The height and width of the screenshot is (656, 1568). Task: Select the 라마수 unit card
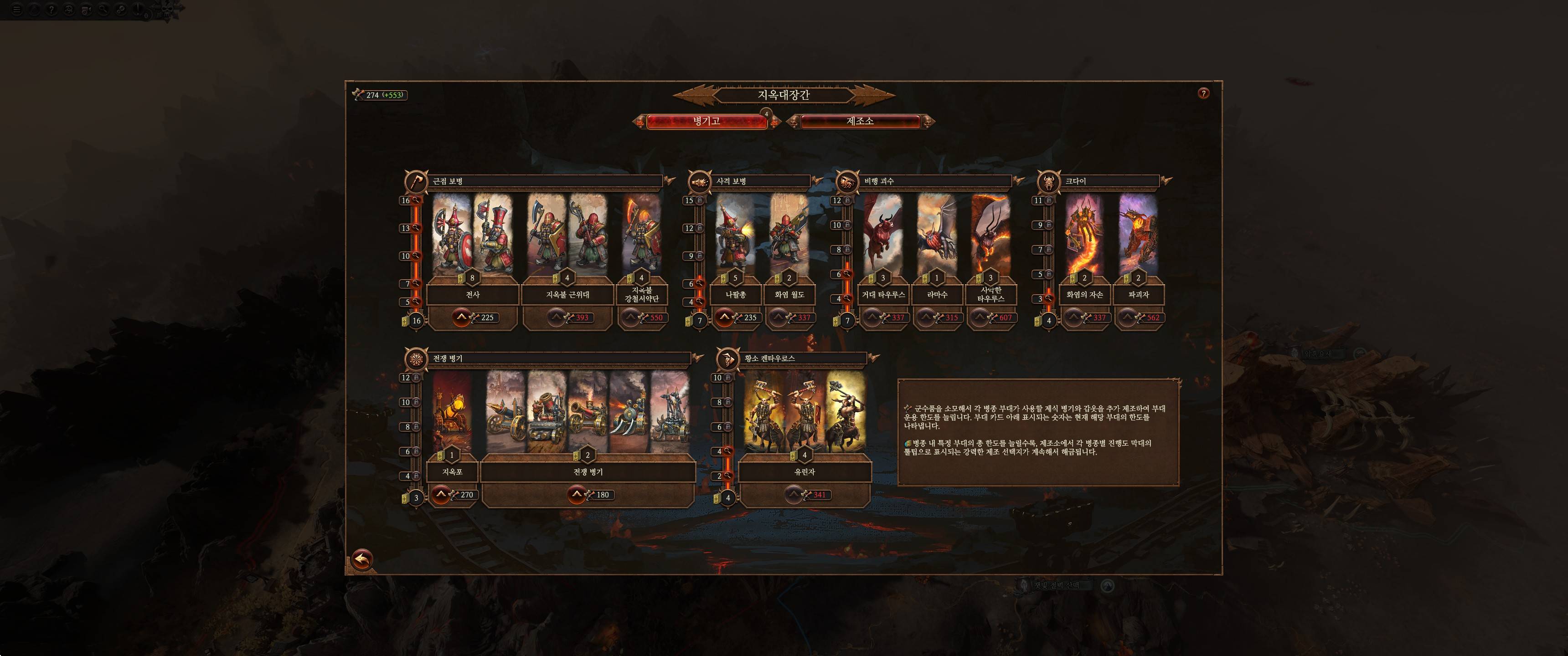(x=937, y=234)
